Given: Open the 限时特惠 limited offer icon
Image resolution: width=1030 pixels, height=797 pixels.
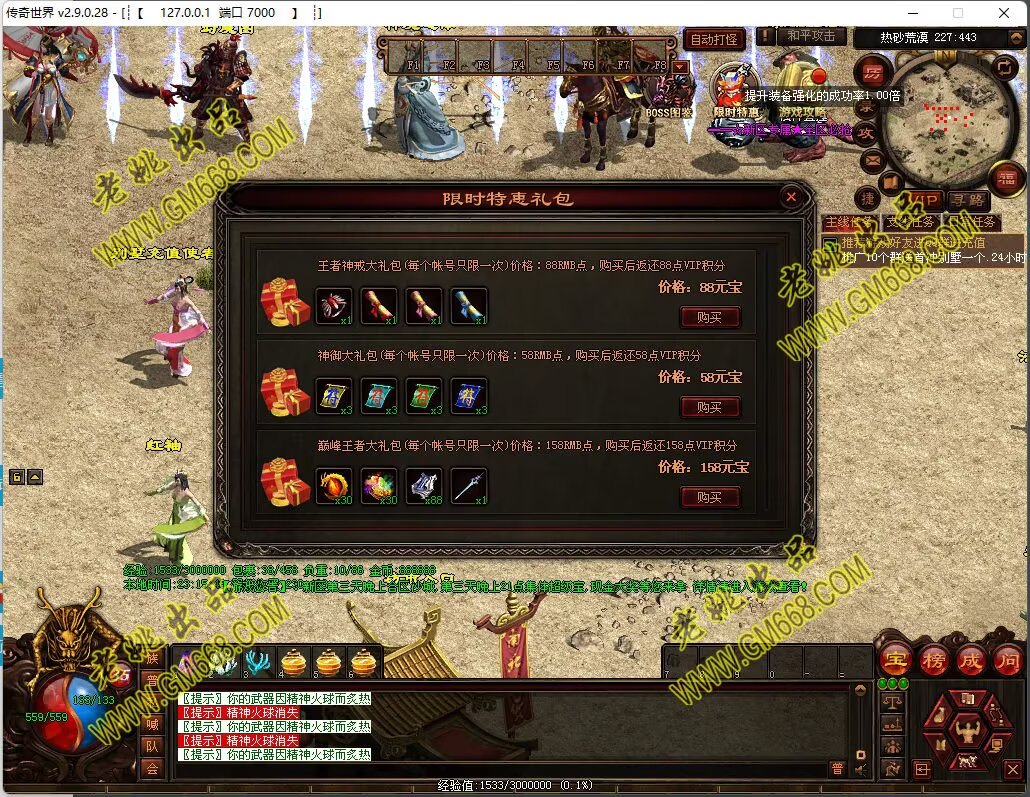Looking at the screenshot, I should (735, 85).
